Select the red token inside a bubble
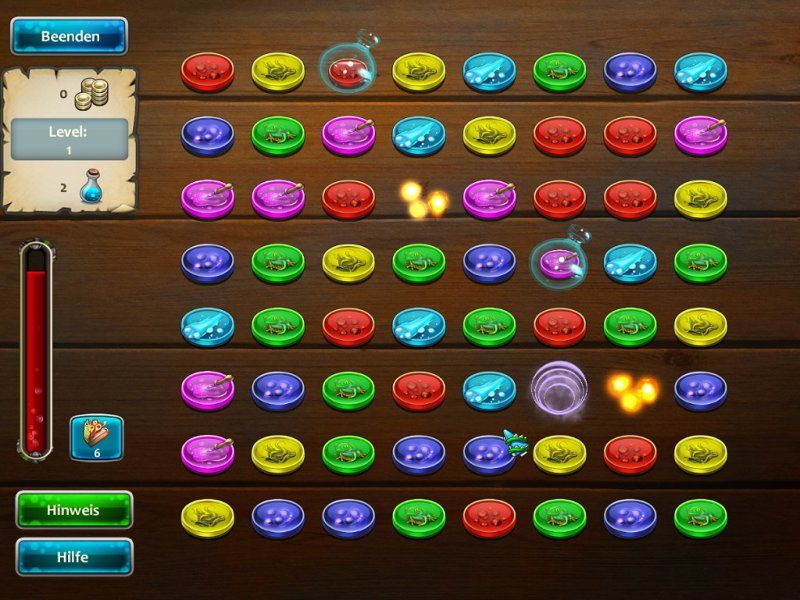This screenshot has width=800, height=600. (348, 69)
